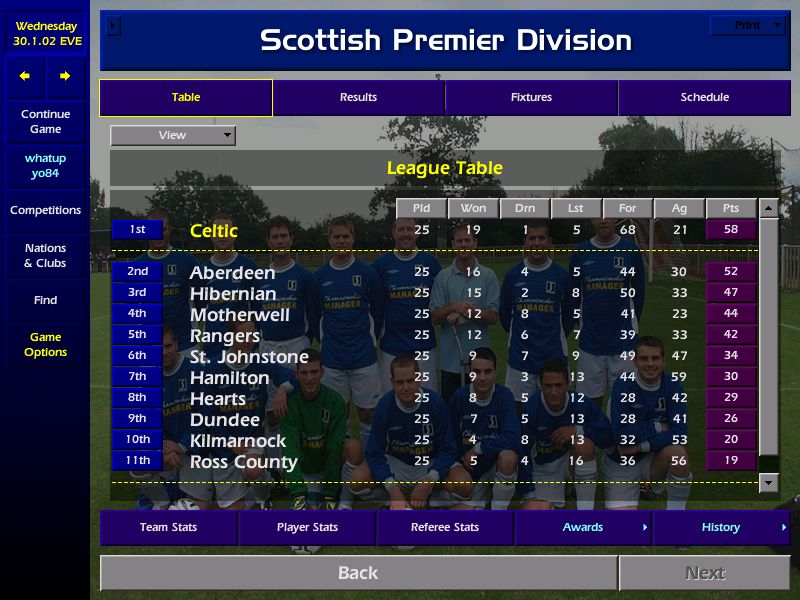Open Game Options
Image resolution: width=800 pixels, height=600 pixels.
[45, 345]
